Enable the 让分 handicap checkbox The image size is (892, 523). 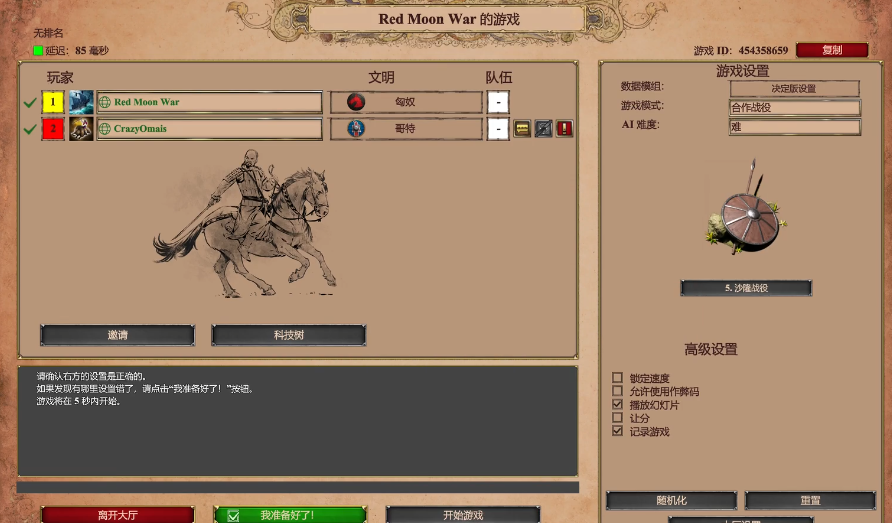pyautogui.click(x=617, y=418)
